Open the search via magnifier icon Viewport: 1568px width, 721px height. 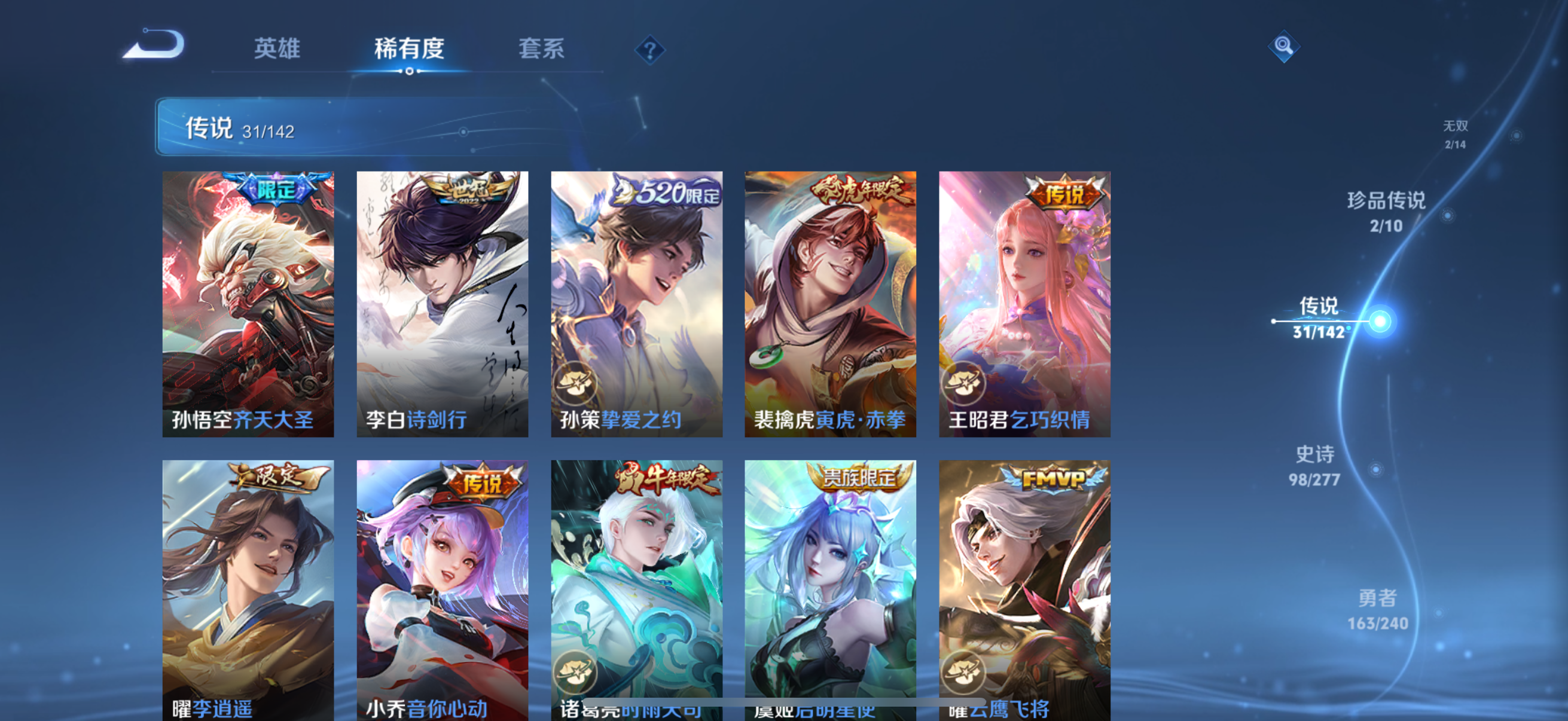(1285, 45)
